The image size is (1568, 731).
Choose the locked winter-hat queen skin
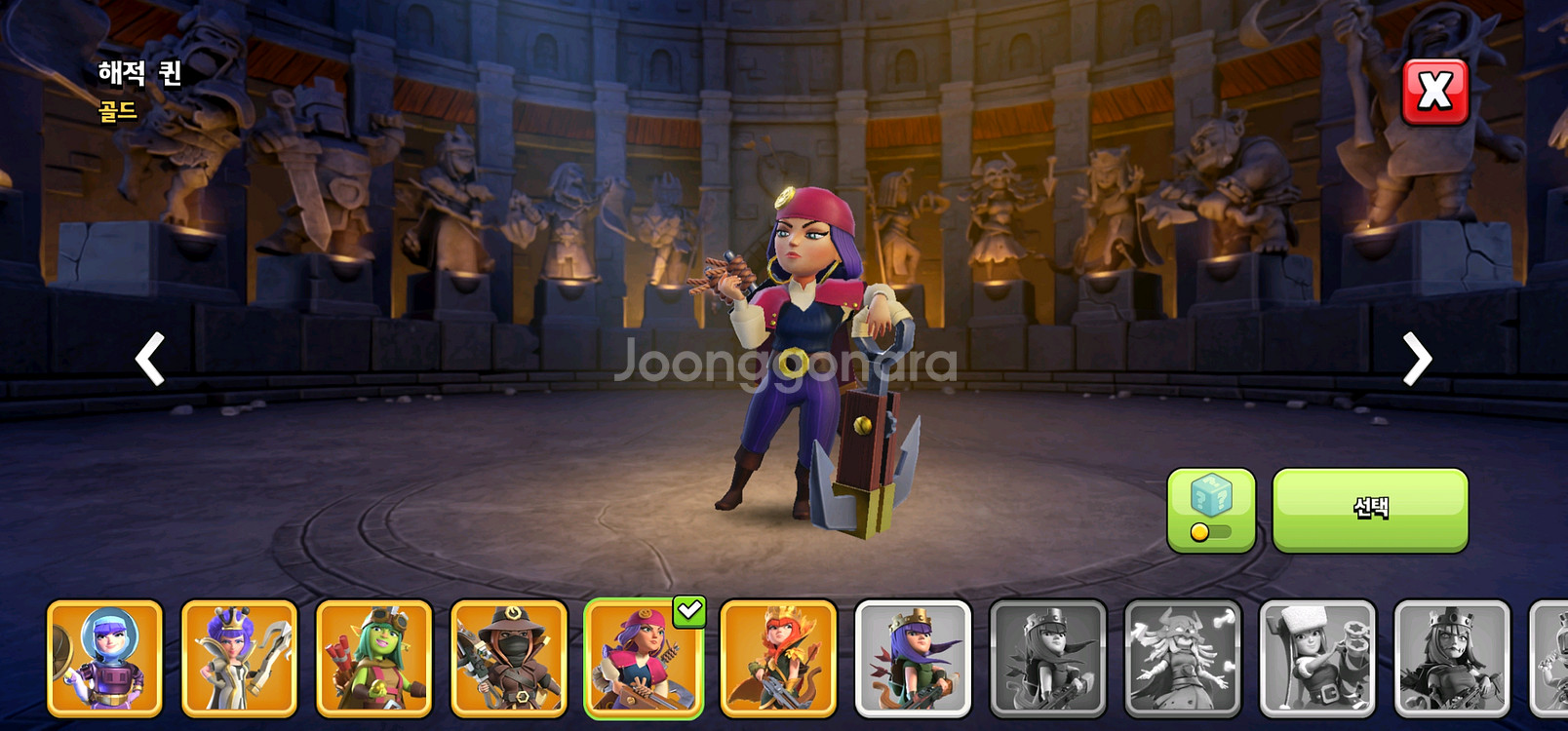pyautogui.click(x=1317, y=658)
